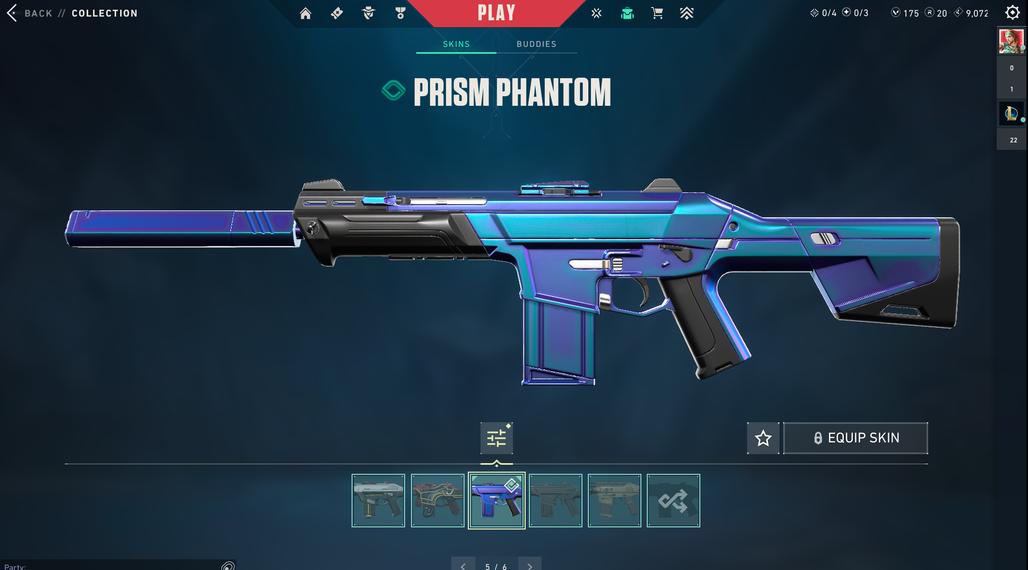Image resolution: width=1028 pixels, height=570 pixels.
Task: Mark this skin as favorite with star
Action: pos(763,438)
